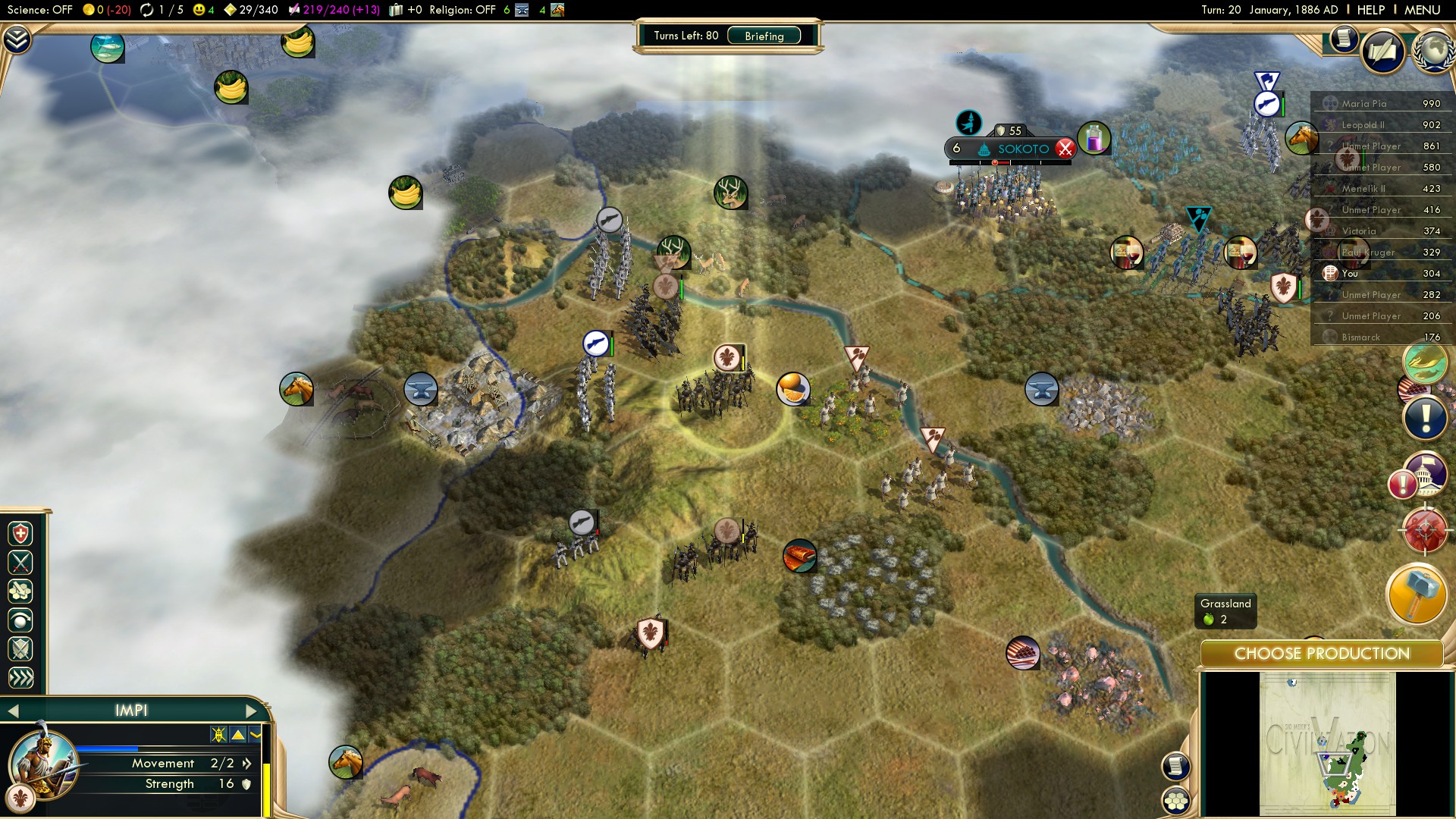Switch map view with hex grid toggle near minimap
The image size is (1456, 819).
tap(1175, 799)
